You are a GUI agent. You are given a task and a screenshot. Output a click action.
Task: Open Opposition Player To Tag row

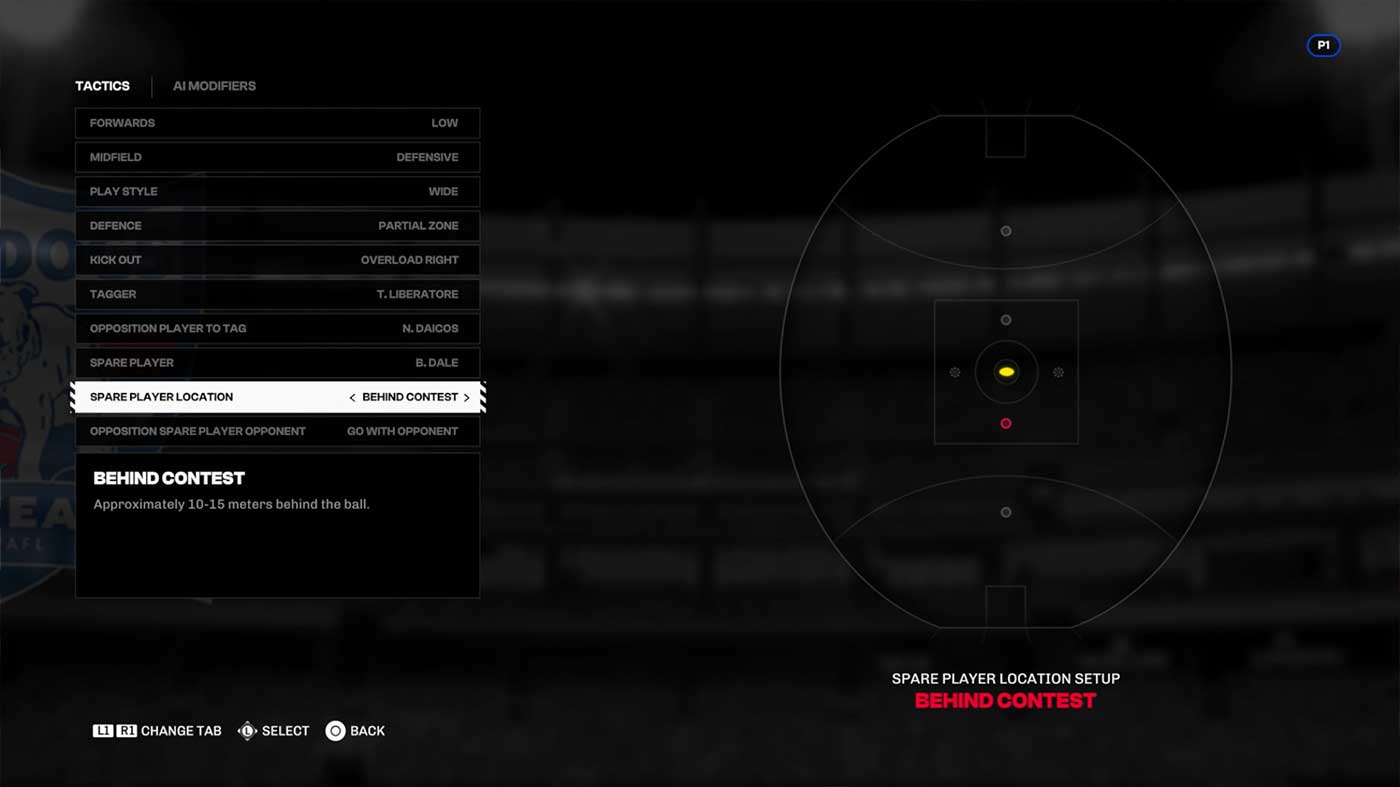pyautogui.click(x=277, y=328)
